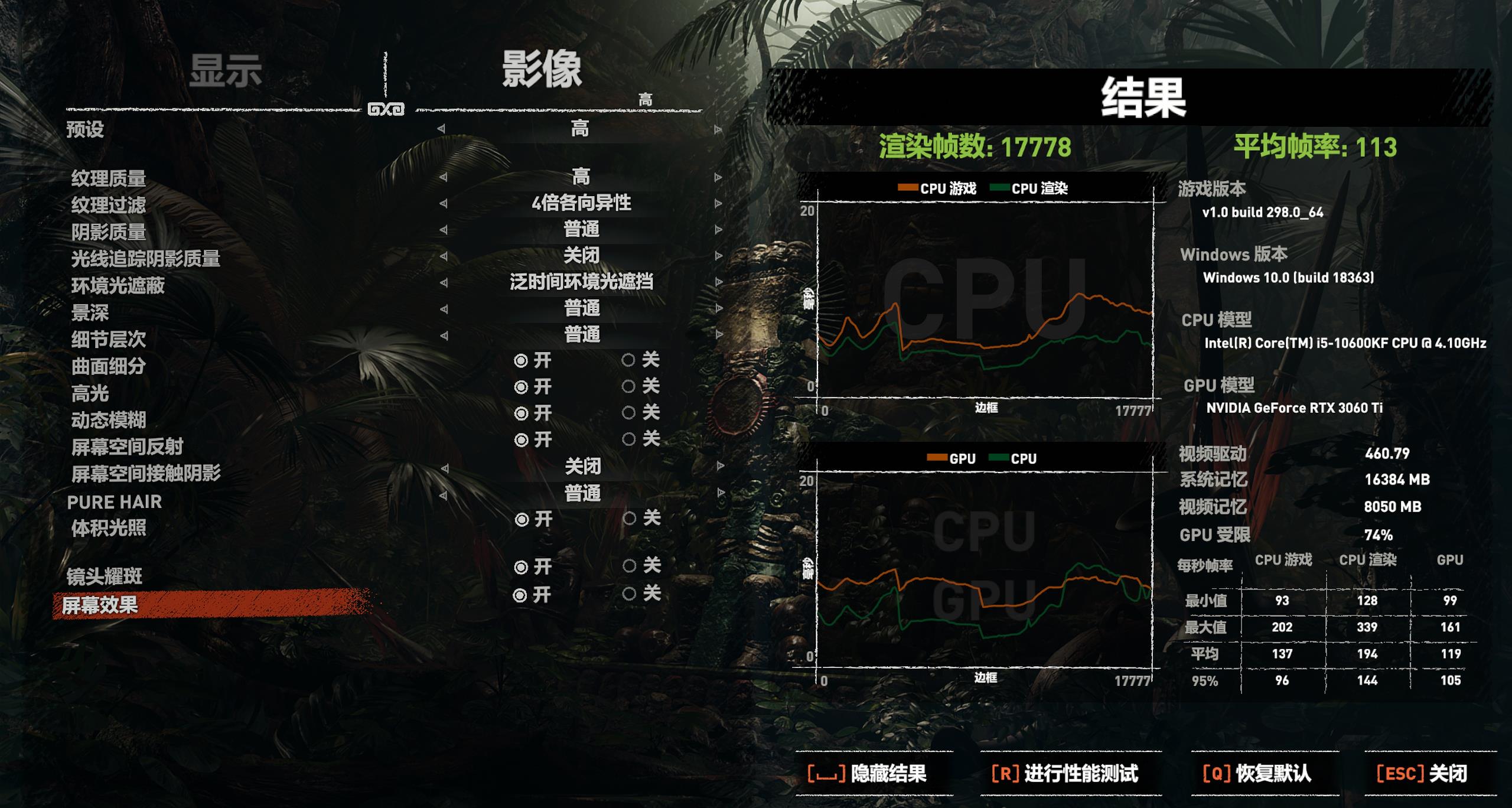Switch to the 显示 tab
This screenshot has width=1512, height=808.
(226, 70)
